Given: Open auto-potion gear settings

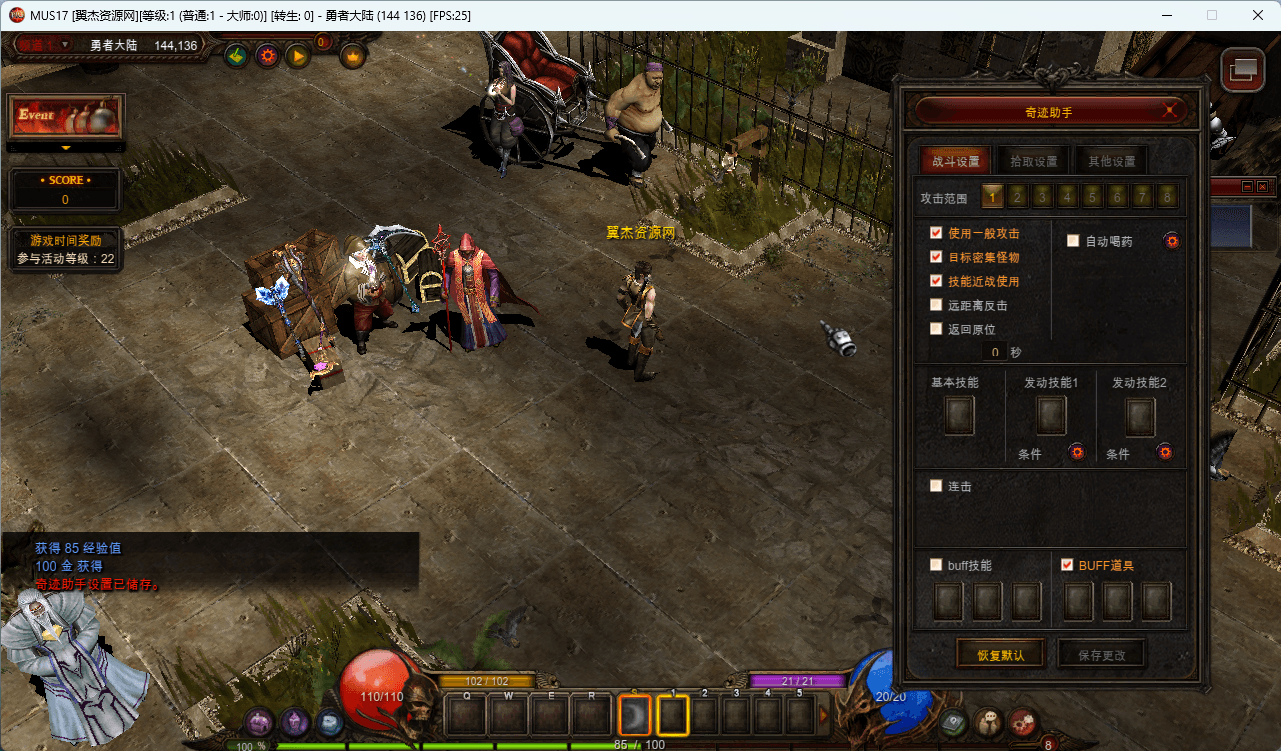Looking at the screenshot, I should (1171, 241).
